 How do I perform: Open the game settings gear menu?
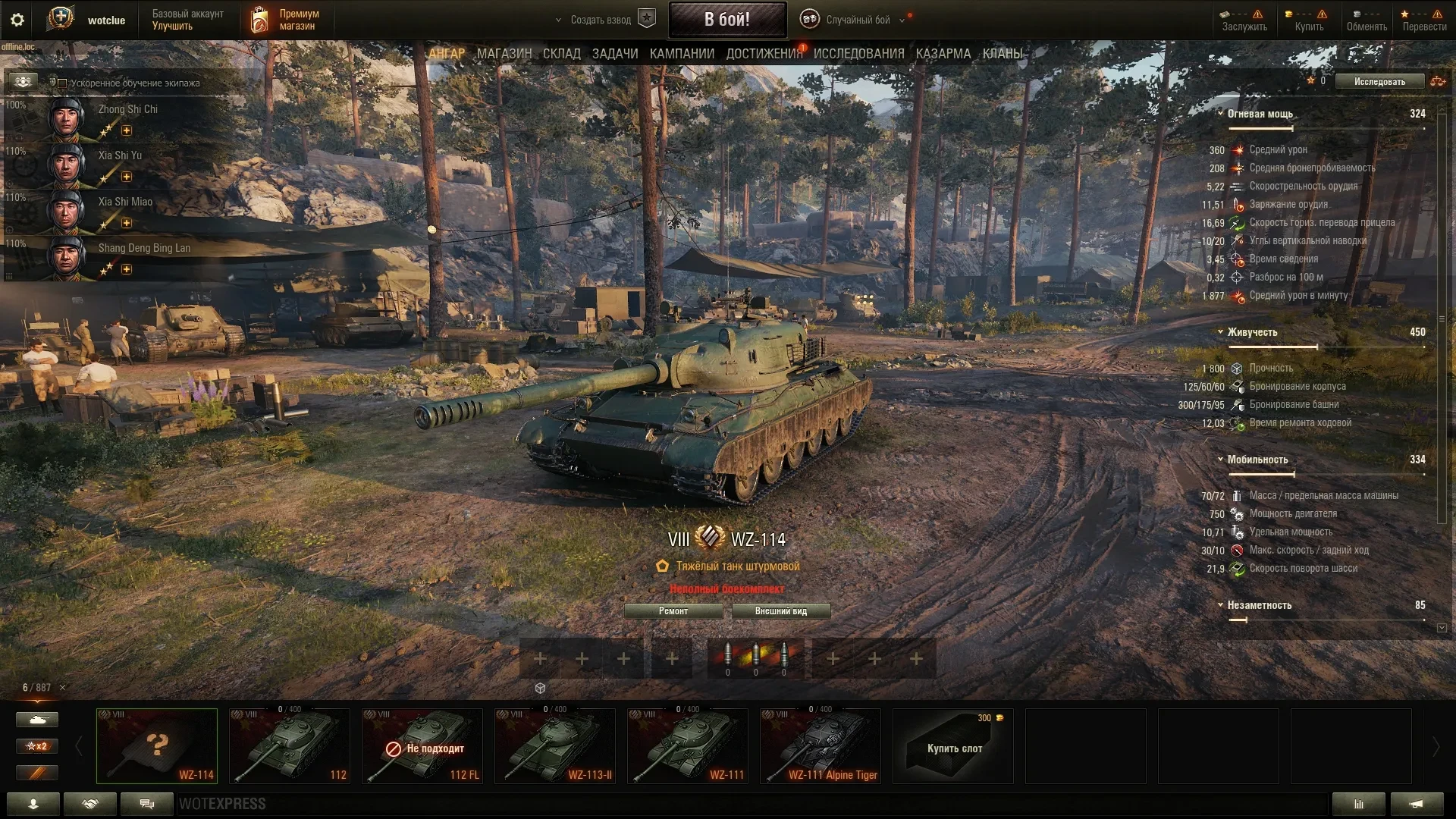[x=17, y=20]
